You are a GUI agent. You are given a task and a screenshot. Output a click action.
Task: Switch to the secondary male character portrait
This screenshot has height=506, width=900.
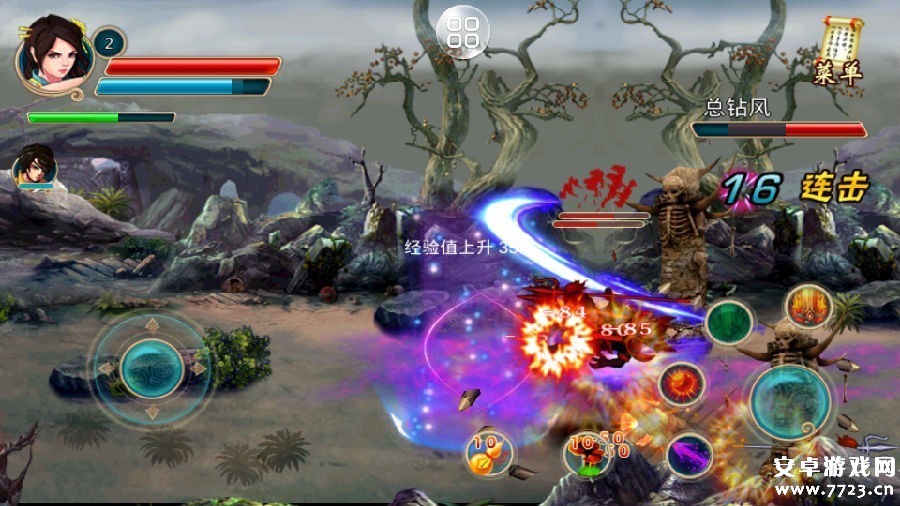point(35,165)
